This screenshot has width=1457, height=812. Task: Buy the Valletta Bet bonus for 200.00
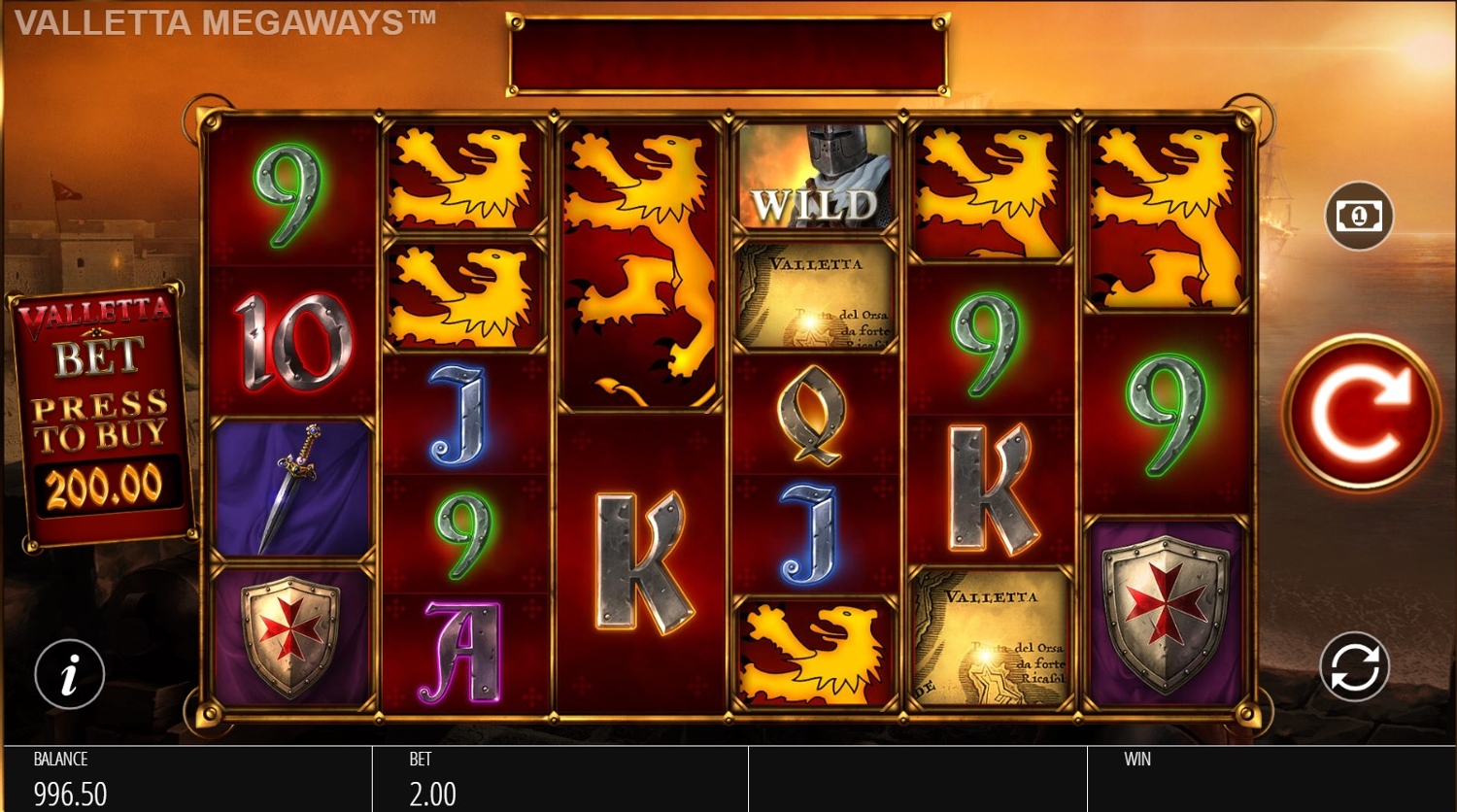pyautogui.click(x=101, y=418)
